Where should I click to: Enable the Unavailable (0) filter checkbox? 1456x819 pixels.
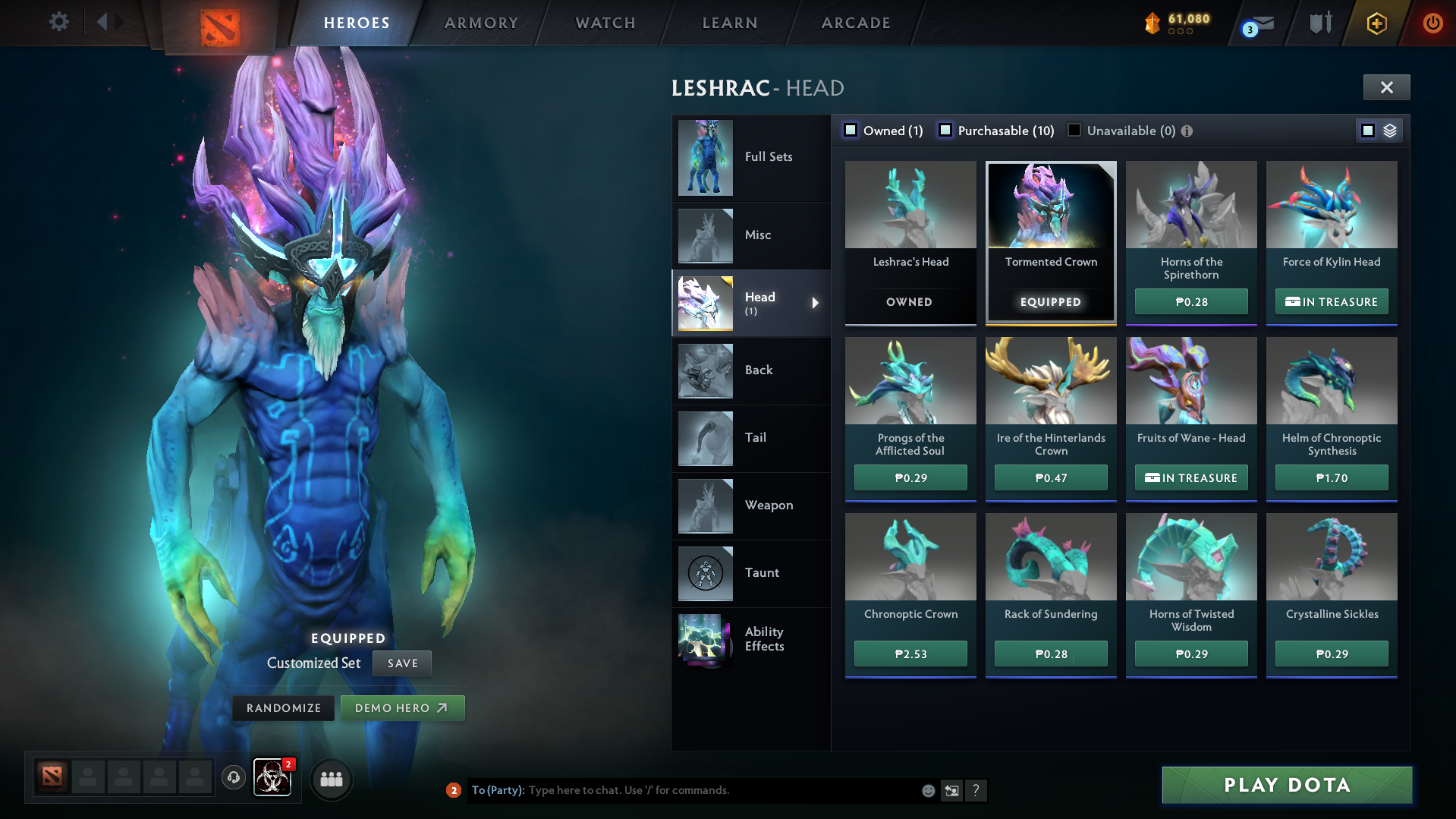(x=1074, y=130)
